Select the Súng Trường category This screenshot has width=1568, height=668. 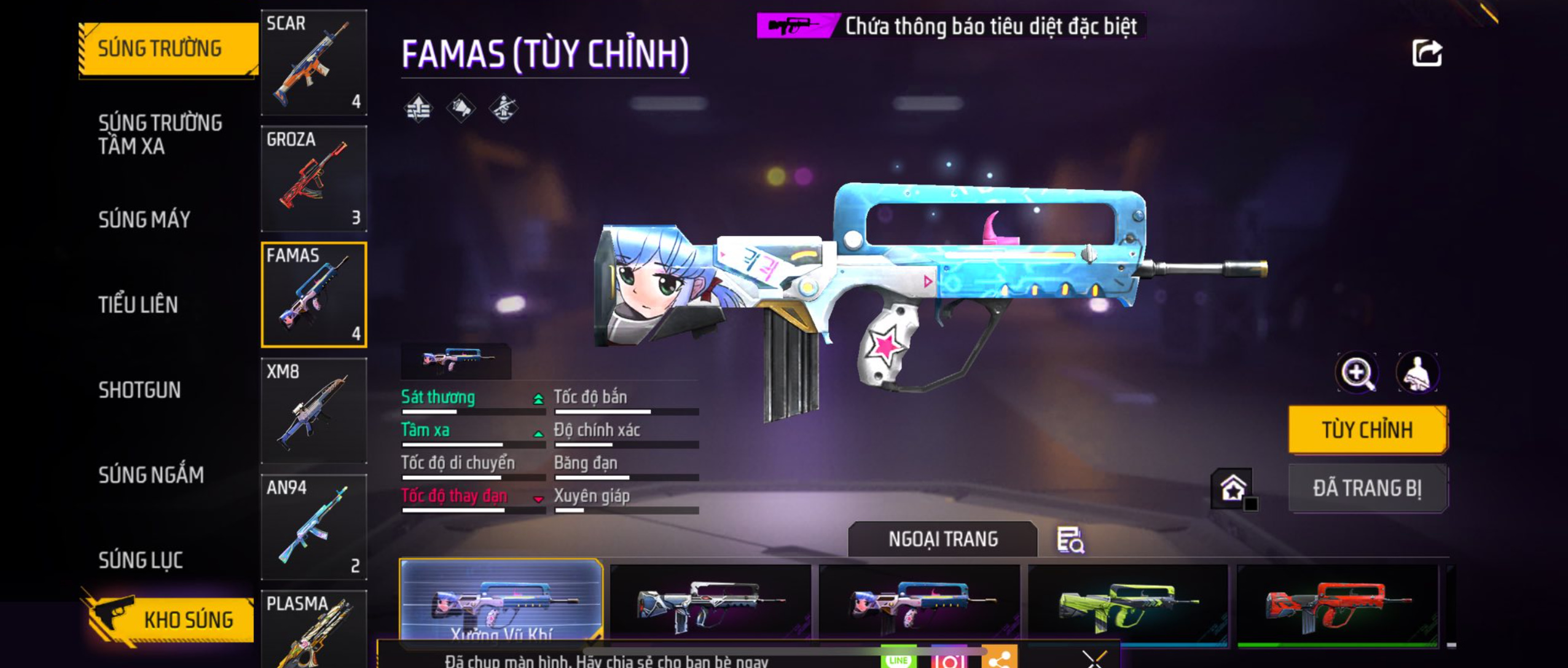pos(161,49)
